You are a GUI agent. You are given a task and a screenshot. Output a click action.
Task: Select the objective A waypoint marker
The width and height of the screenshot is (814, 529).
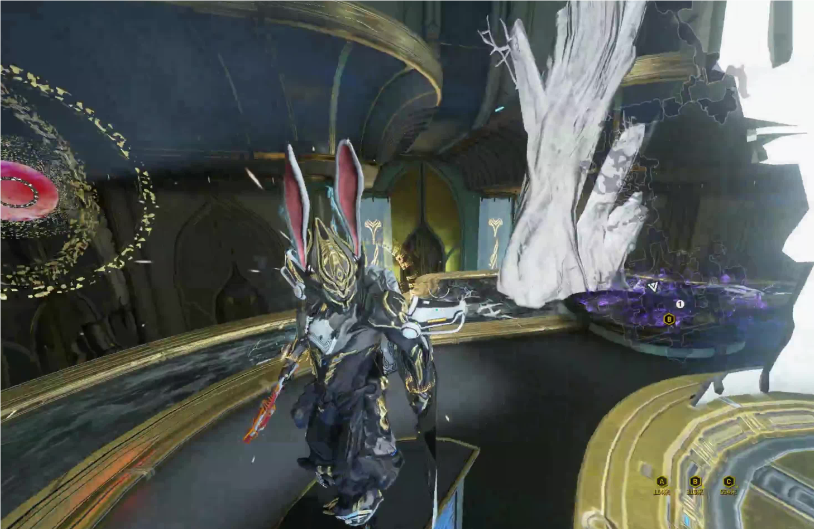coord(662,481)
